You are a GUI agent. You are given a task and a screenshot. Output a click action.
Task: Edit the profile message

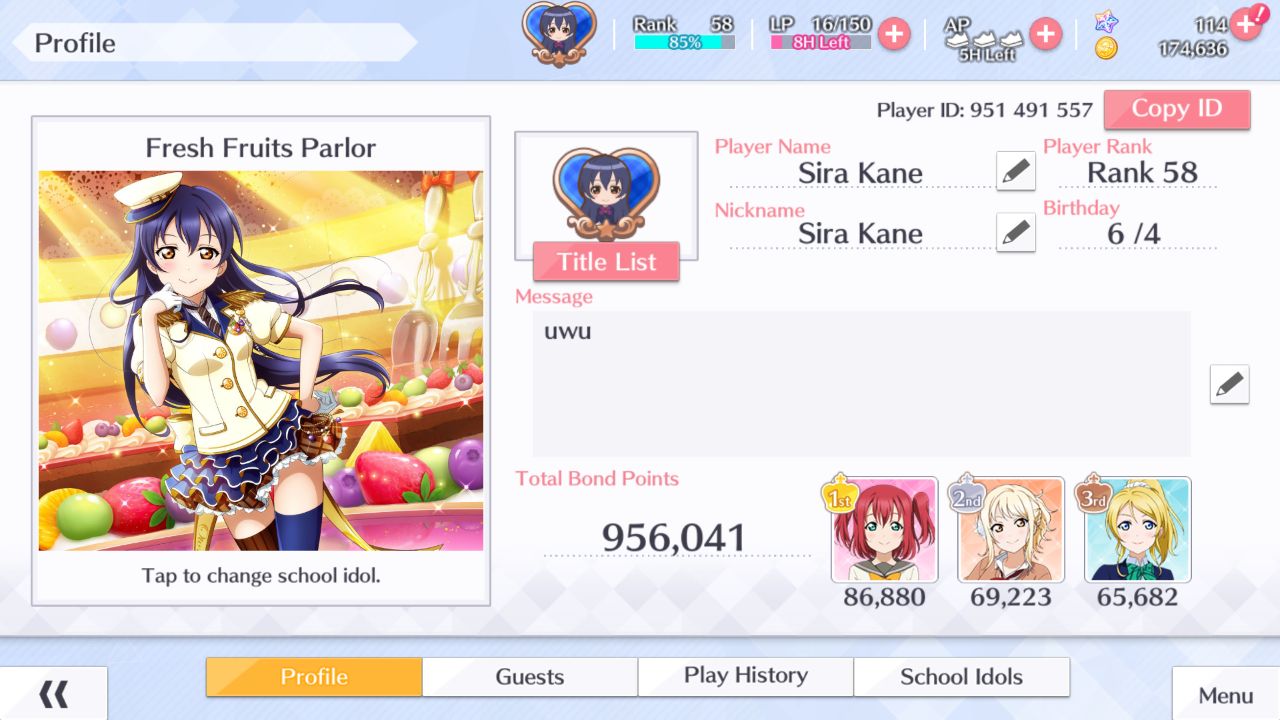1229,384
